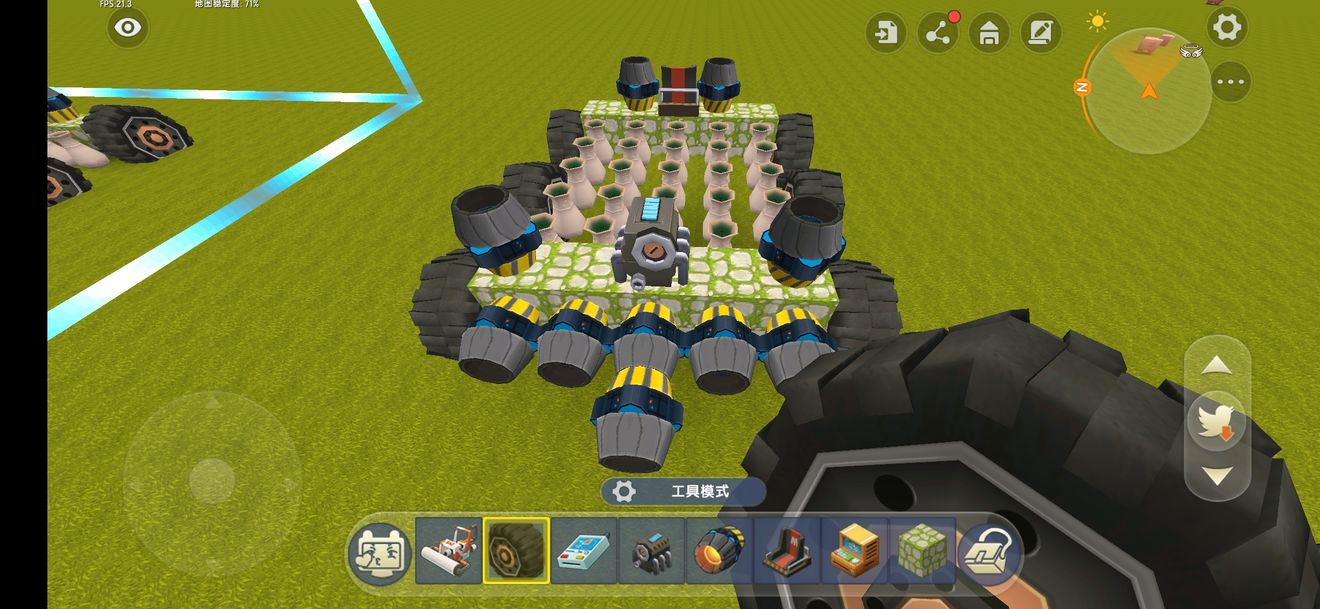Pick the thruster hotbar slot
Image resolution: width=1320 pixels, height=609 pixels.
(x=719, y=551)
